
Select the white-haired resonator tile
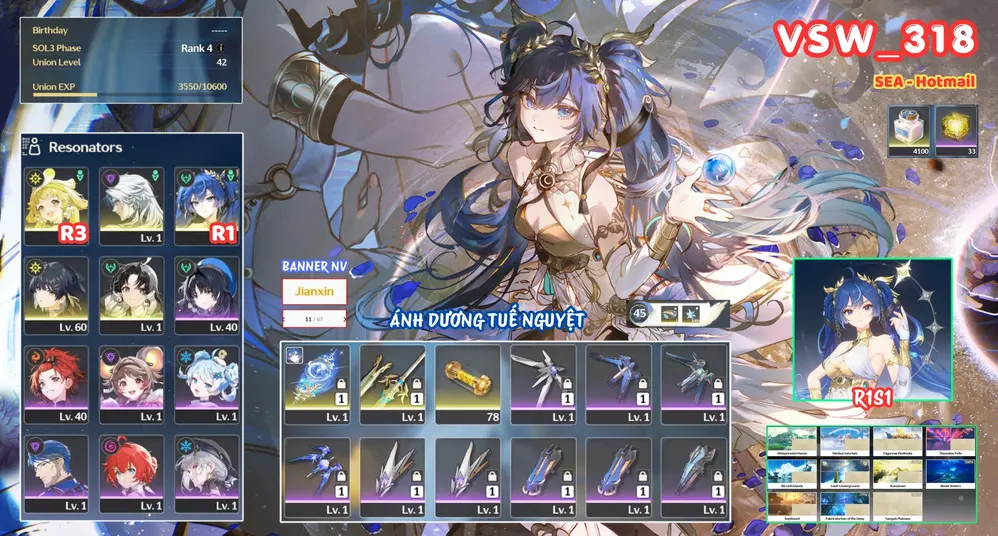coord(130,208)
